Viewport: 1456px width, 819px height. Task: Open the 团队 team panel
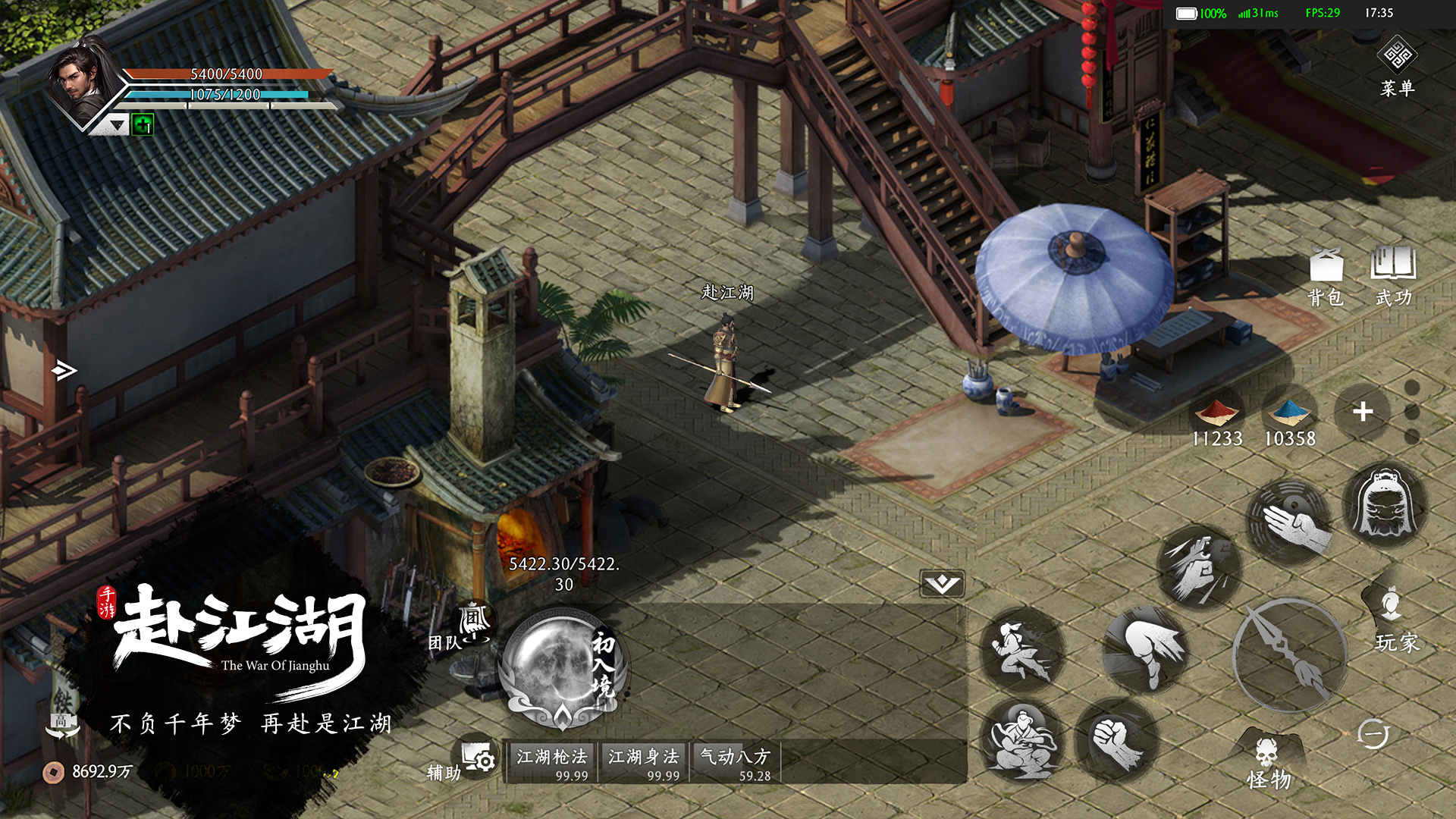463,628
